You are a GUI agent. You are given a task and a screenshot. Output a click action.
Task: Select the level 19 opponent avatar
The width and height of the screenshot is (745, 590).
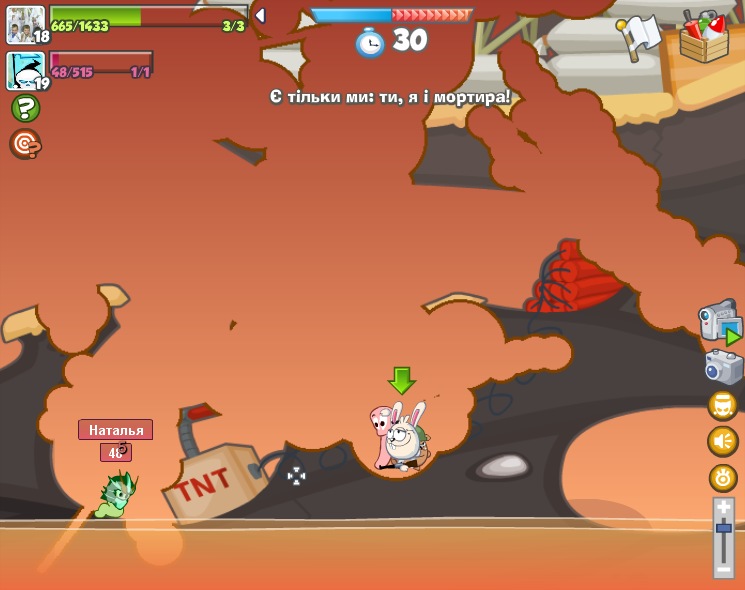coord(25,71)
